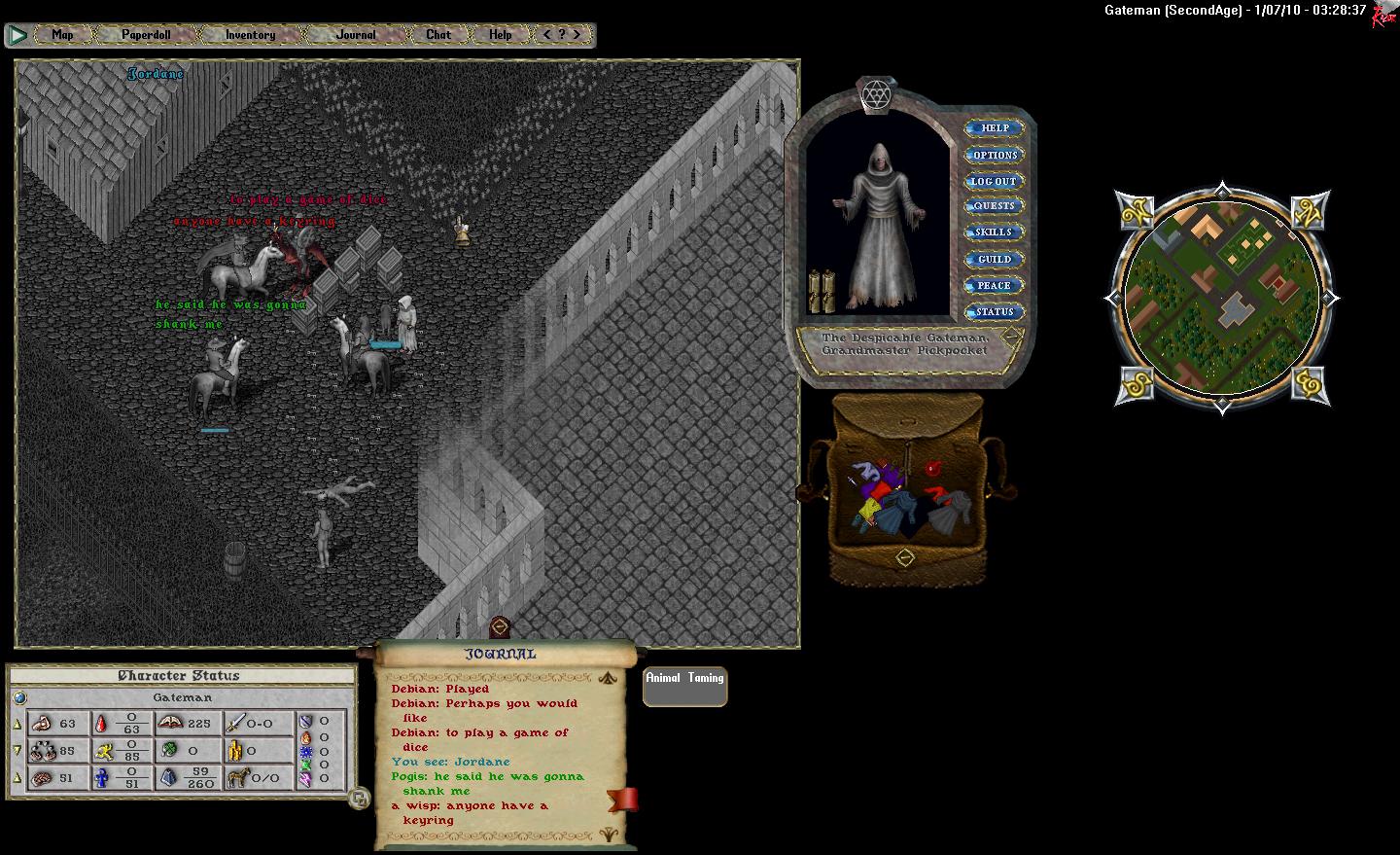
Task: Open the Chat menu bar entry
Action: pos(438,35)
